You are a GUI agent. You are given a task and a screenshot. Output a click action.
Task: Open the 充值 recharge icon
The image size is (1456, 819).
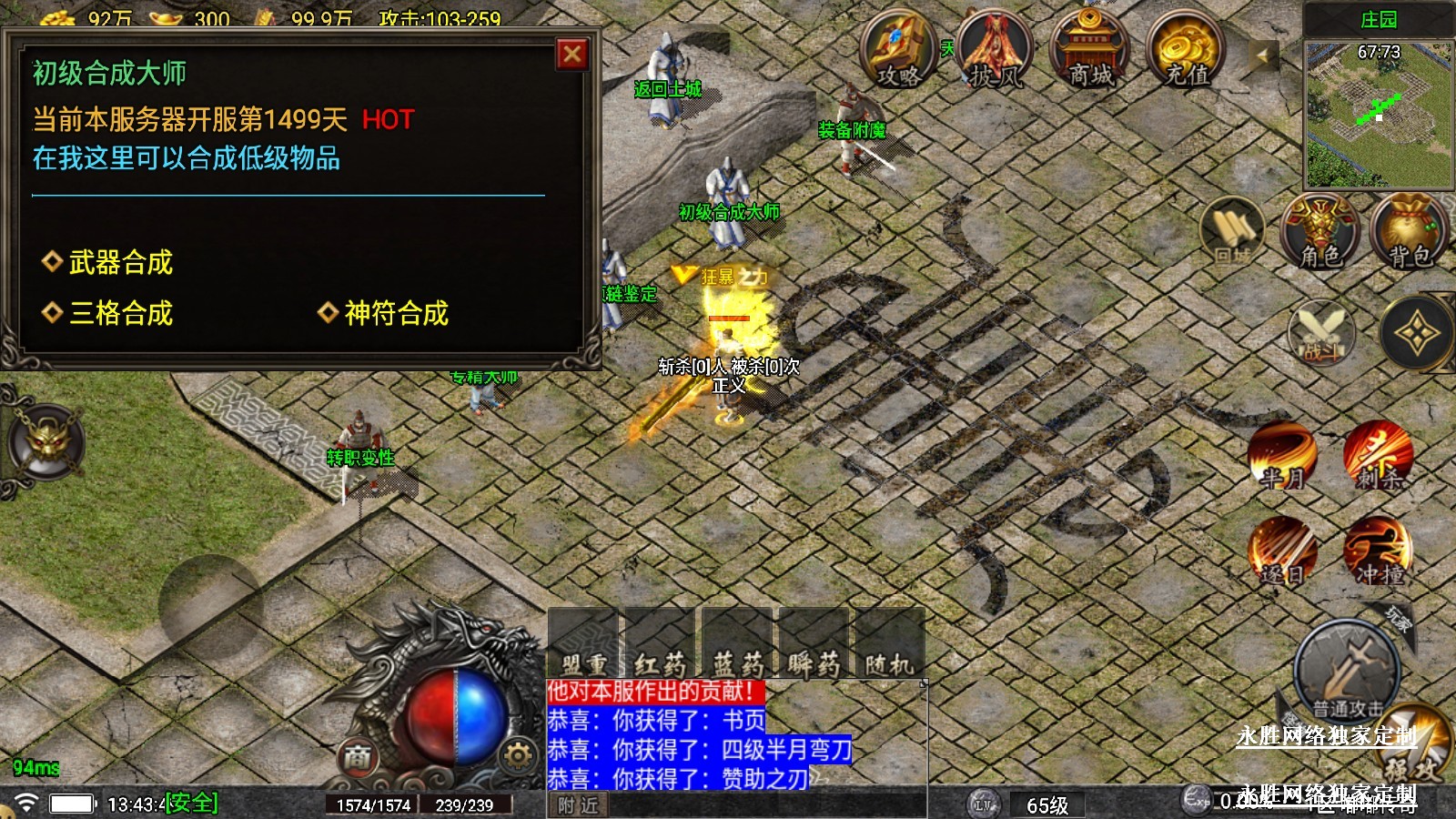tap(1186, 50)
